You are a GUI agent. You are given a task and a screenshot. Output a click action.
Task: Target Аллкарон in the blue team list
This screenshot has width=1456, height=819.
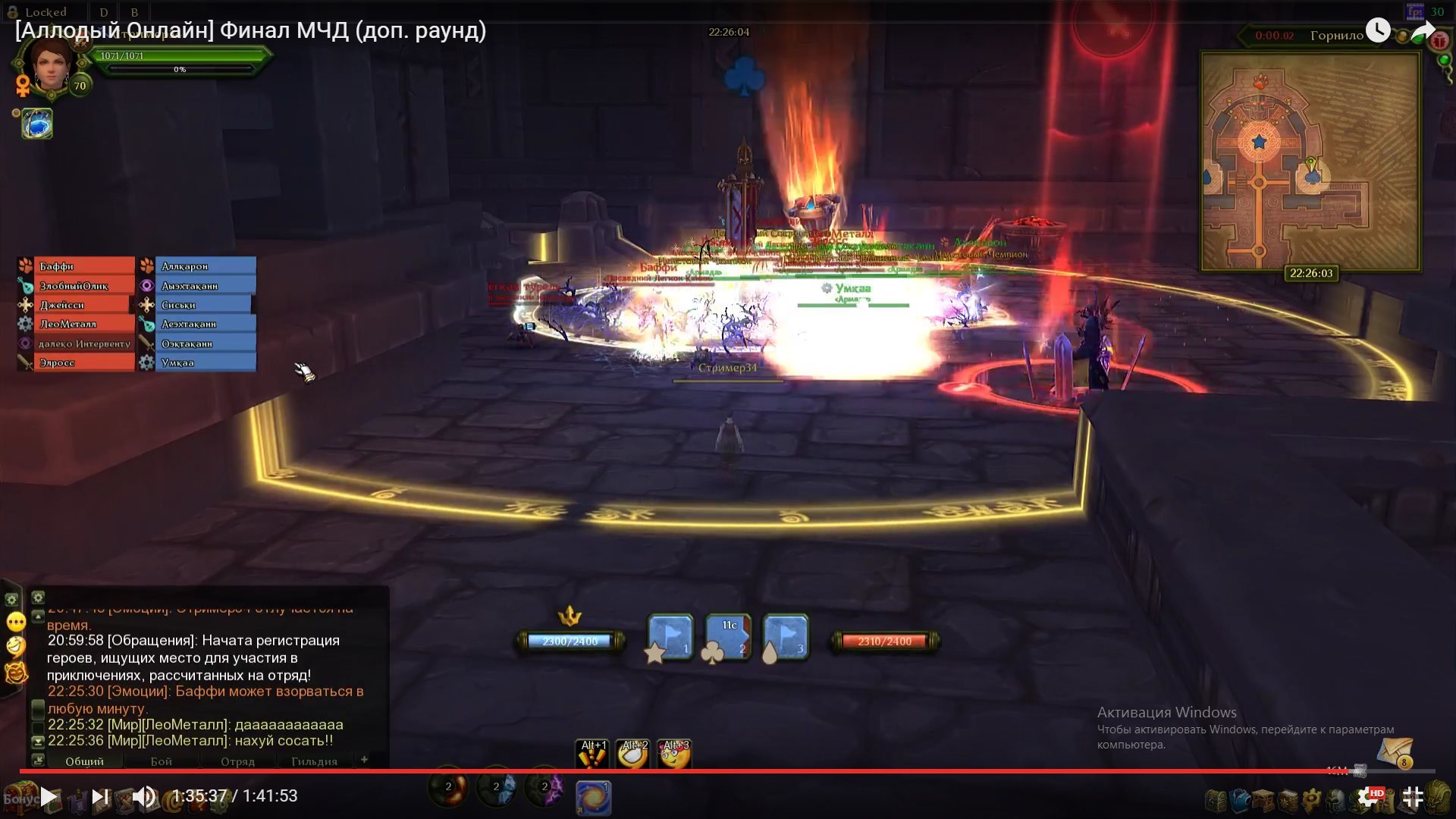pyautogui.click(x=205, y=266)
